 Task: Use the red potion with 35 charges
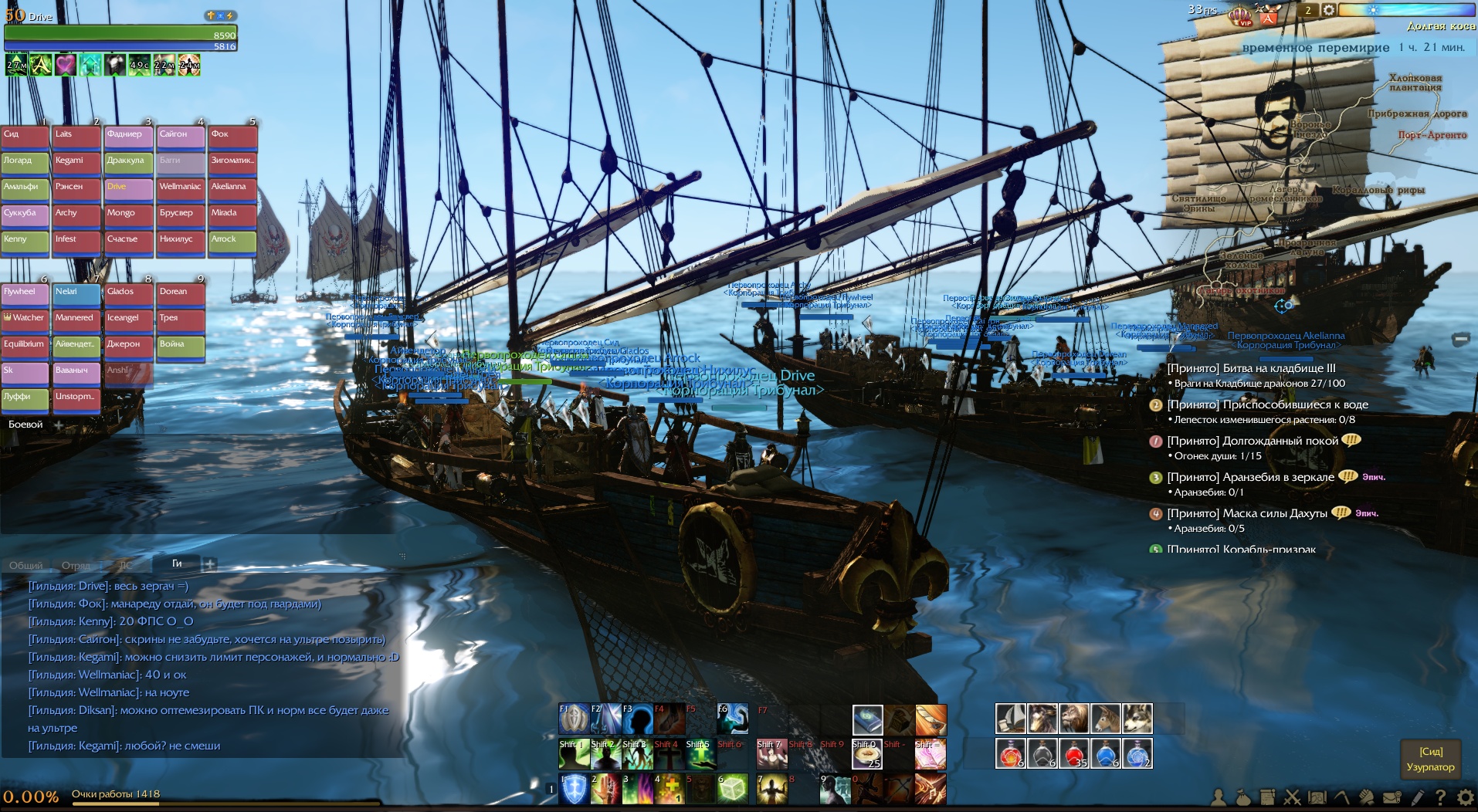[1073, 753]
